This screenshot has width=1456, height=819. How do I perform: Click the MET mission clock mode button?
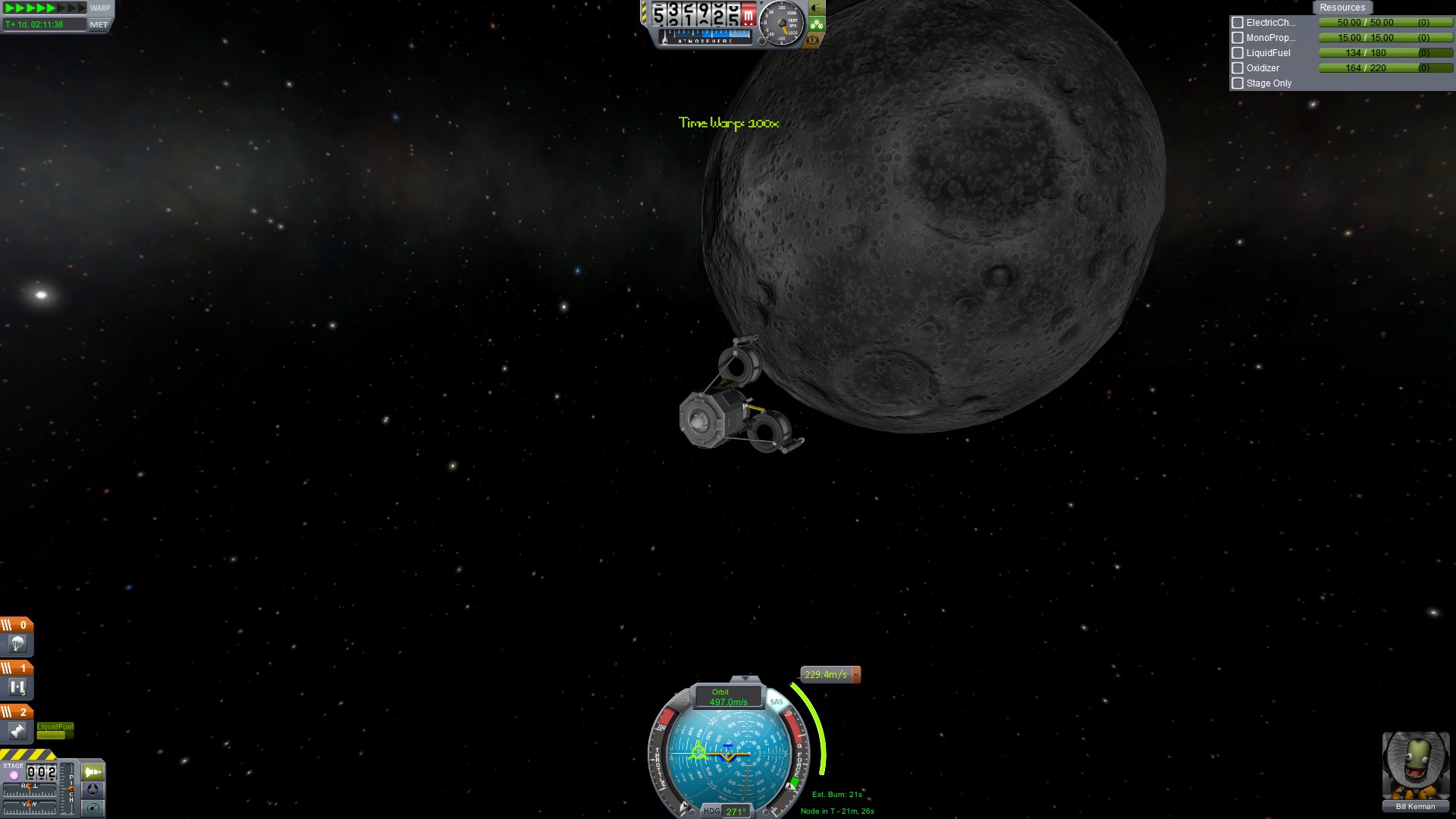pyautogui.click(x=99, y=24)
